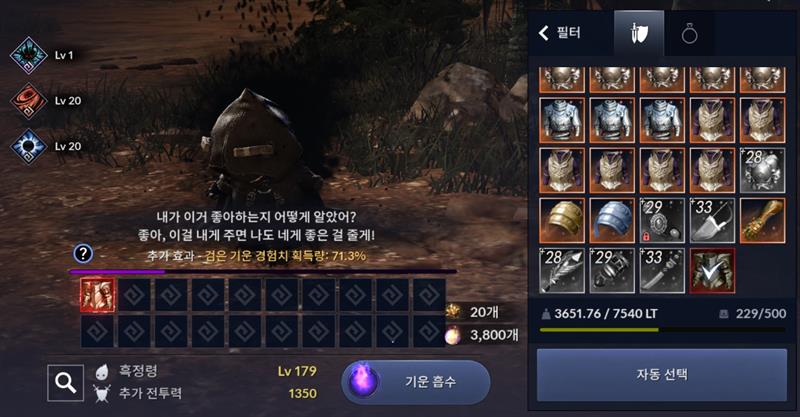800x417 pixels.
Task: Open the ring accessories tab
Action: click(x=690, y=33)
